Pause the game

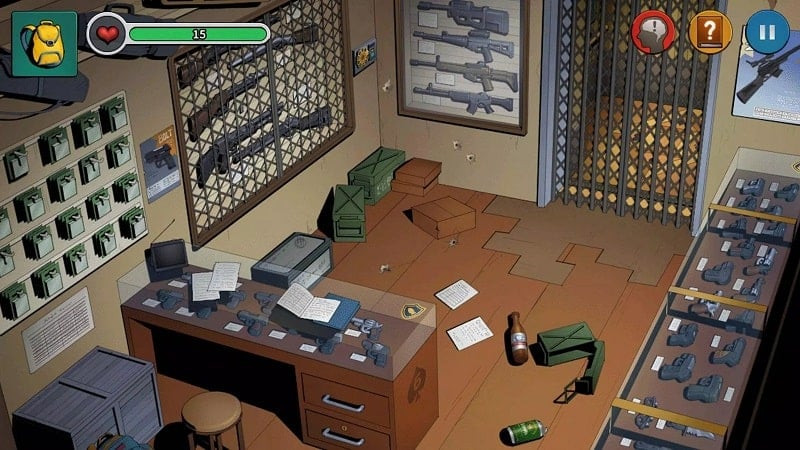(x=767, y=32)
